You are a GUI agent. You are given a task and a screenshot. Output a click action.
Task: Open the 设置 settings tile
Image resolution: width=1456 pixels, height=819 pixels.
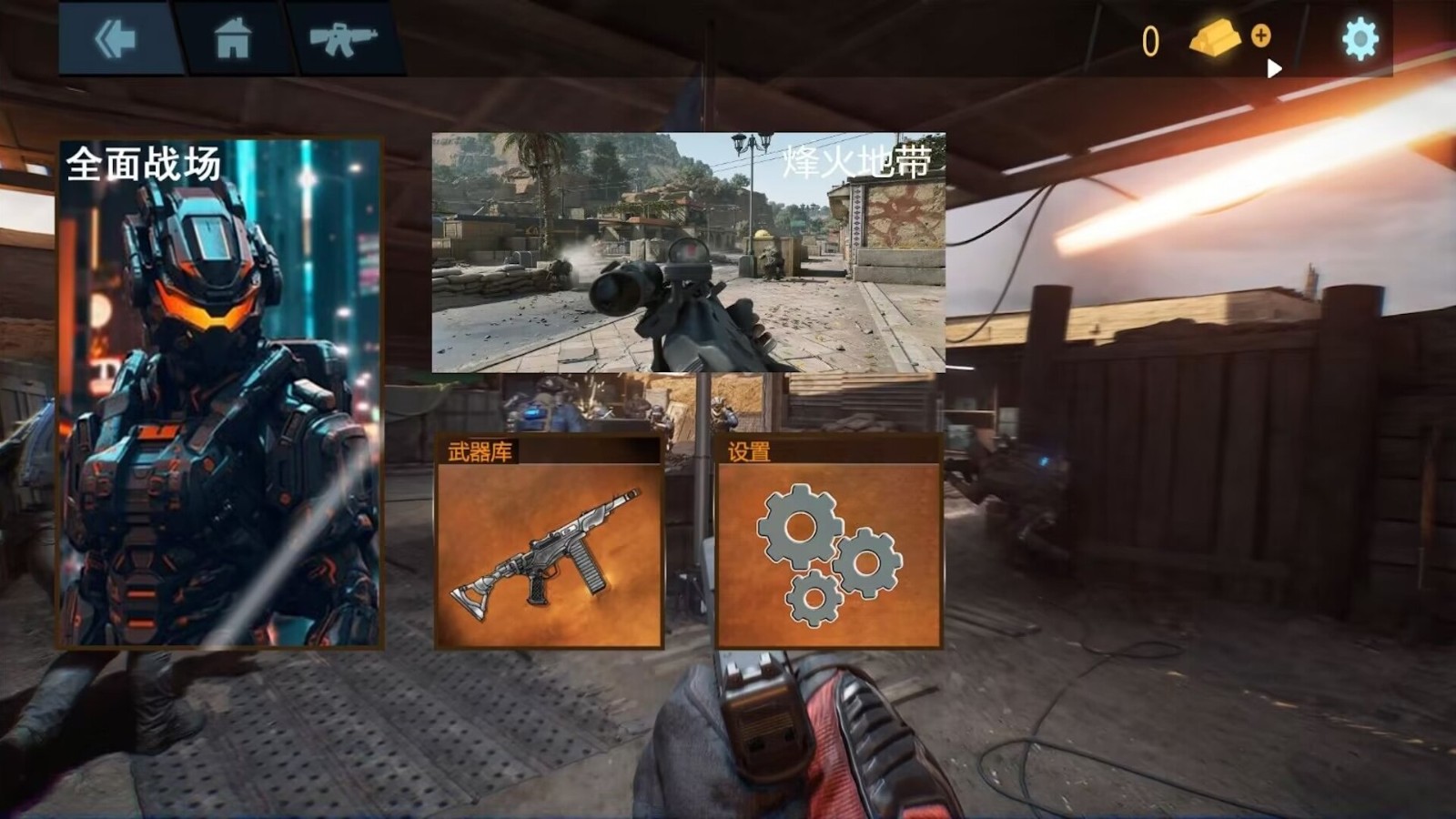[828, 543]
